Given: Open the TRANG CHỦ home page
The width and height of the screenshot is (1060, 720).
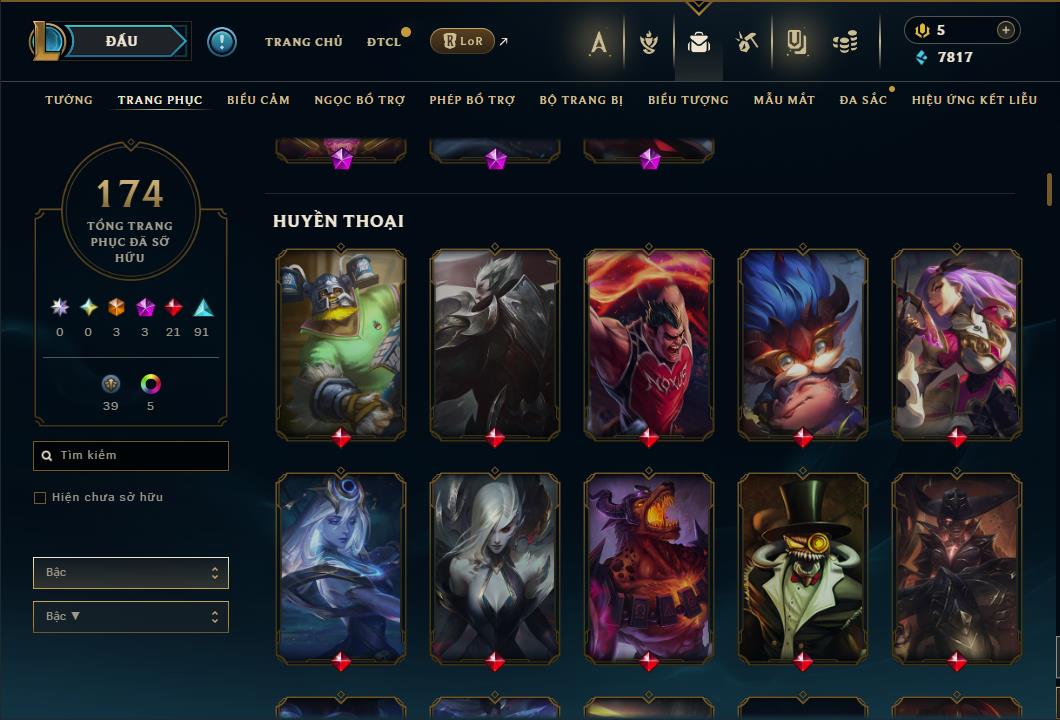Looking at the screenshot, I should [303, 42].
